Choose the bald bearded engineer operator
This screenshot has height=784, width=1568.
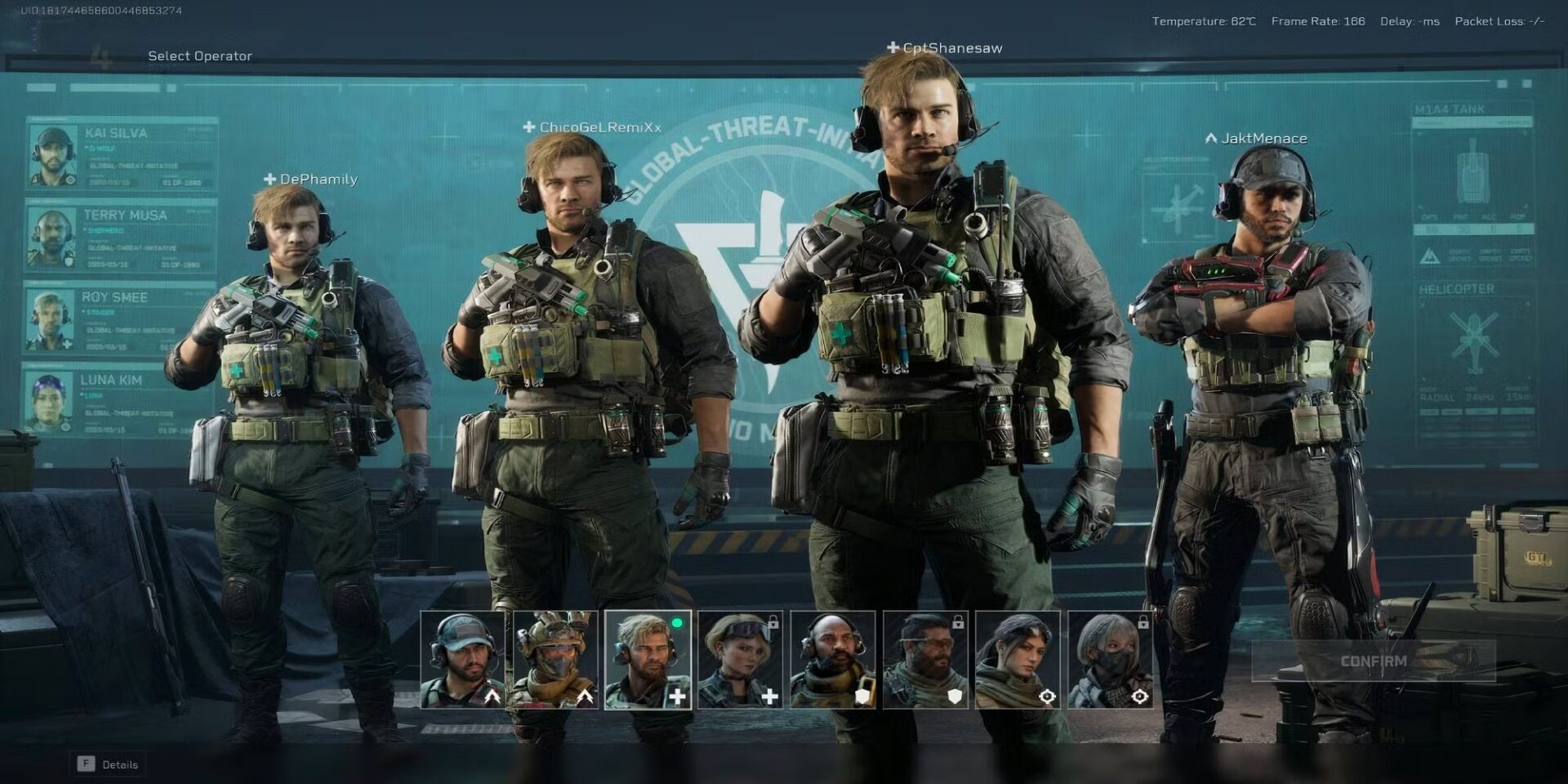click(832, 660)
